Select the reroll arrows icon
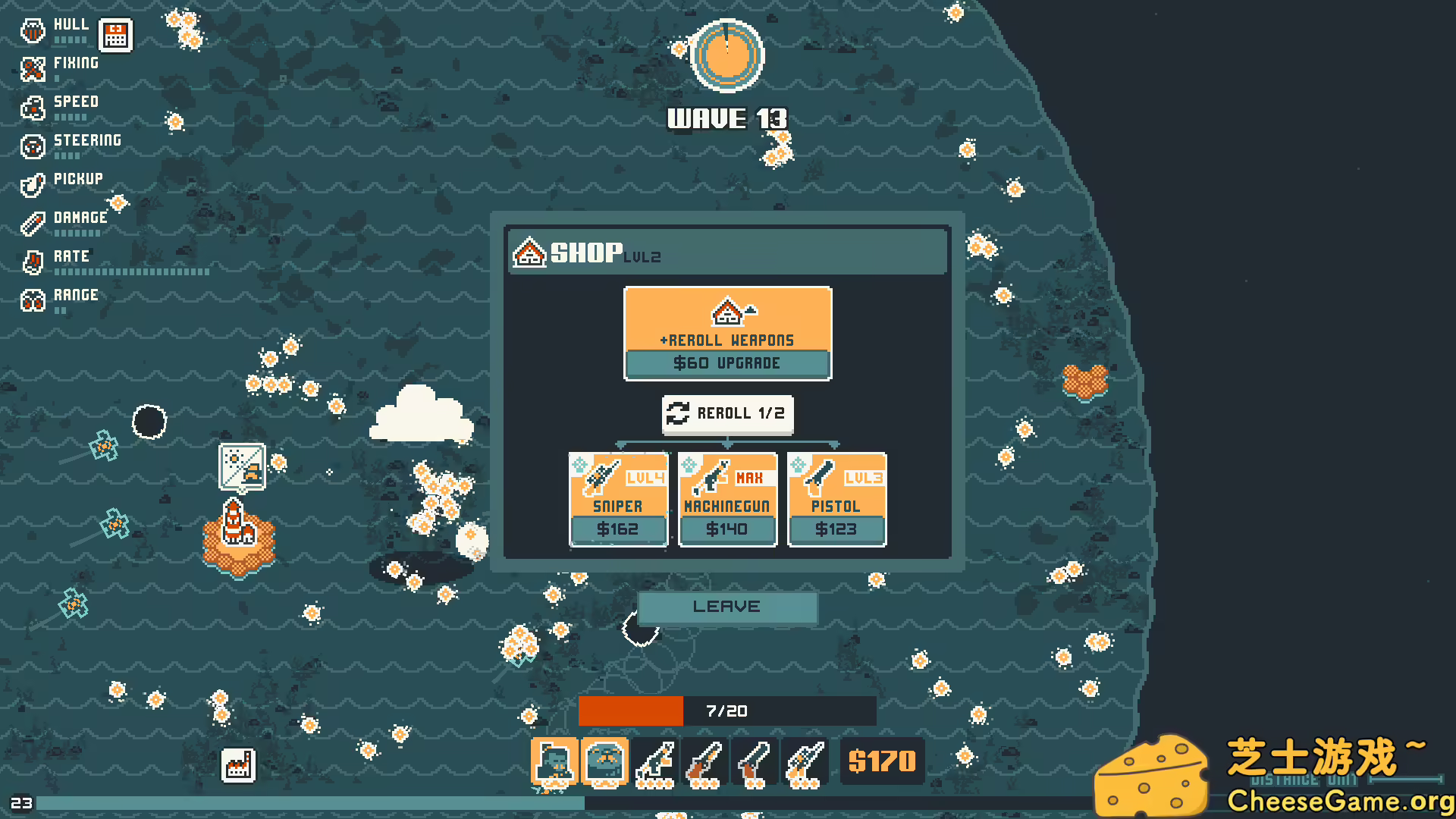The image size is (1456, 819). [678, 414]
